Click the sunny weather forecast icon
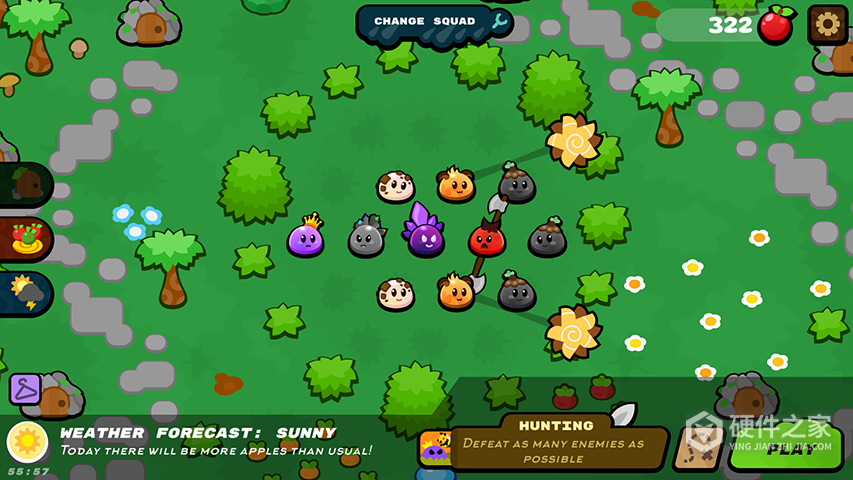Viewport: 853px width, 480px height. (27, 441)
